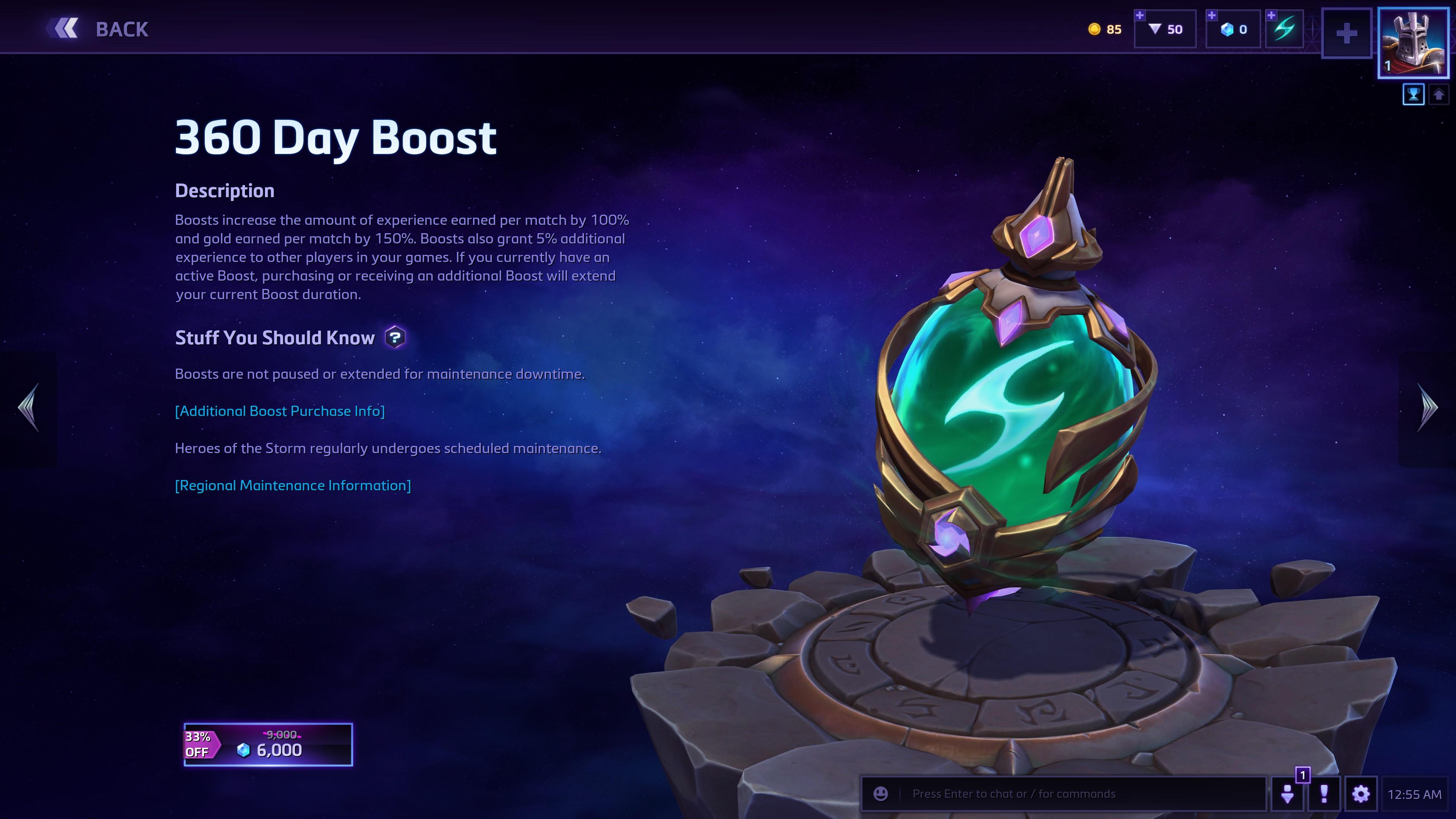Image resolution: width=1456 pixels, height=819 pixels.
Task: Open the Regional Maintenance Information link
Action: pos(293,485)
